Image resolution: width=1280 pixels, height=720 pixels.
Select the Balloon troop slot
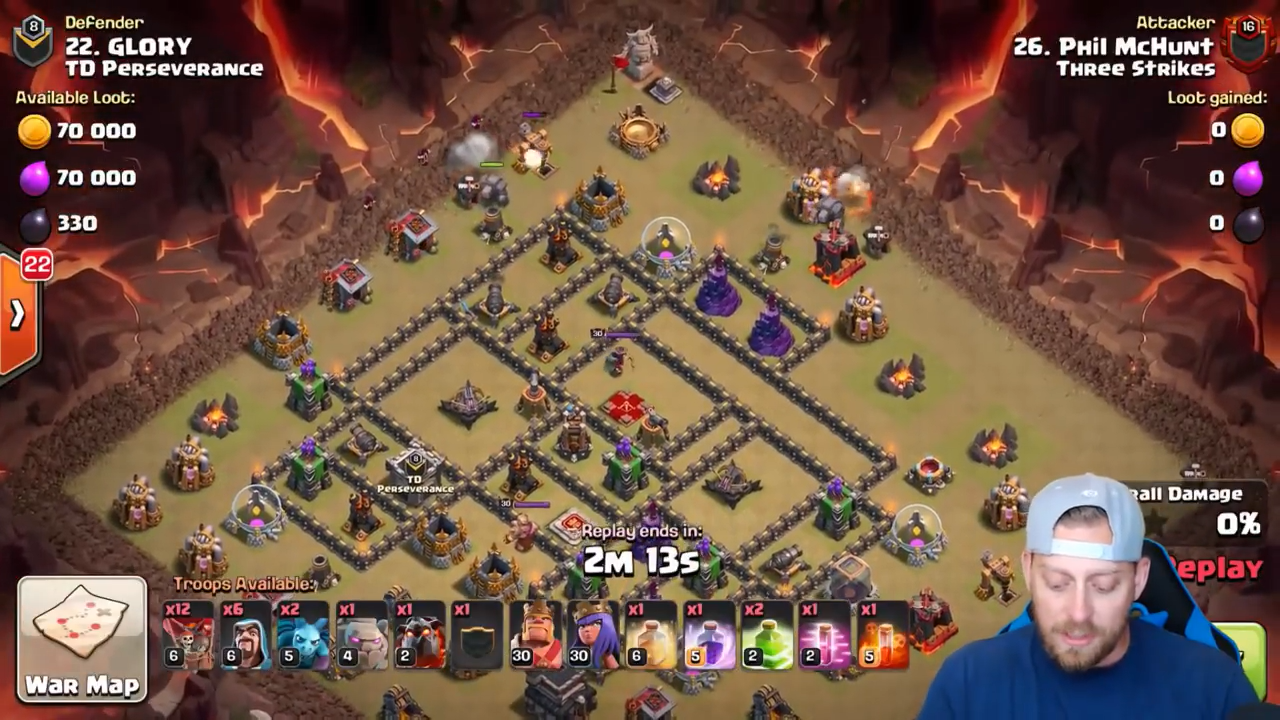[188, 636]
